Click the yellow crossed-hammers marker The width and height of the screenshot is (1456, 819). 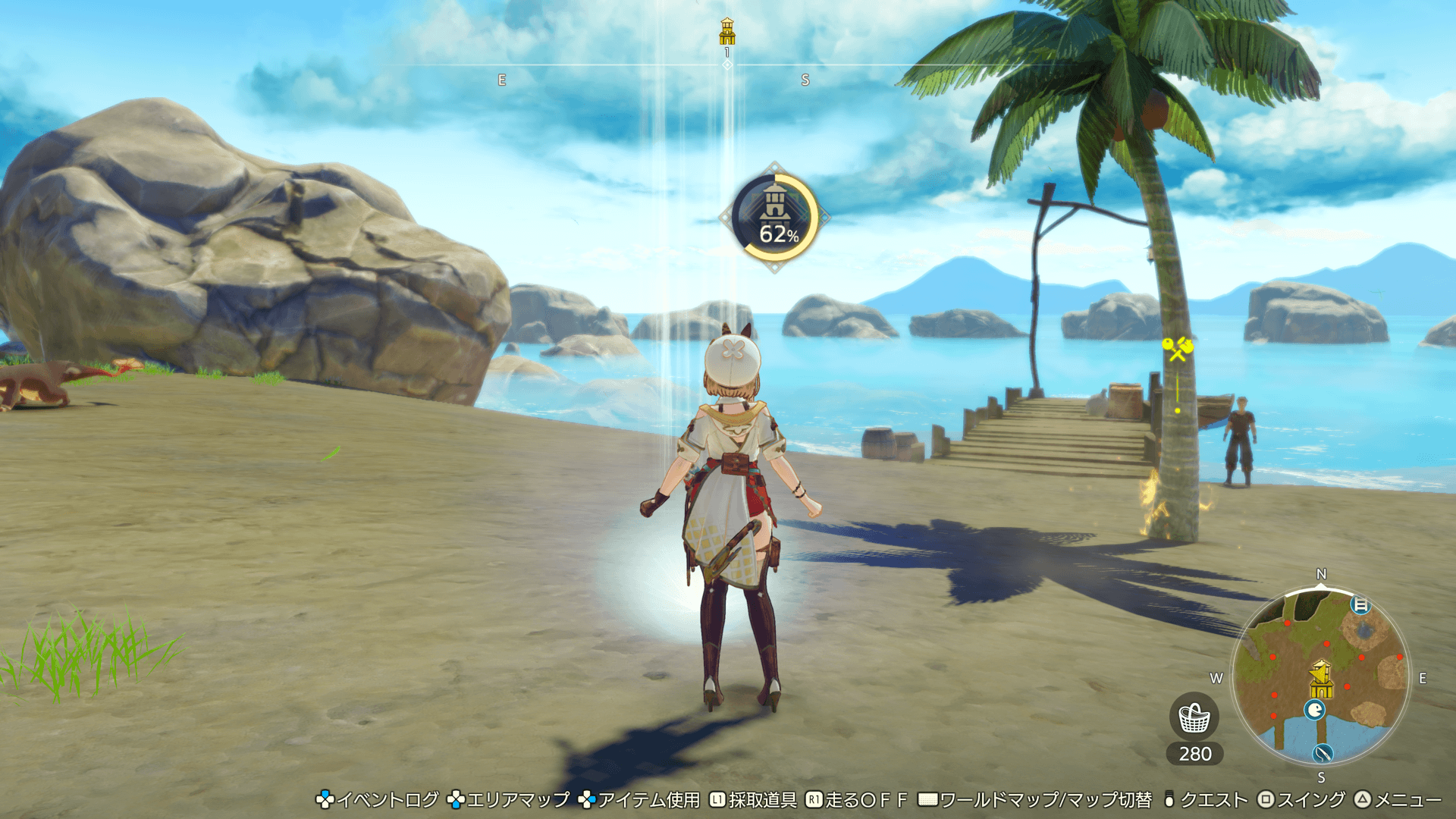click(1178, 349)
